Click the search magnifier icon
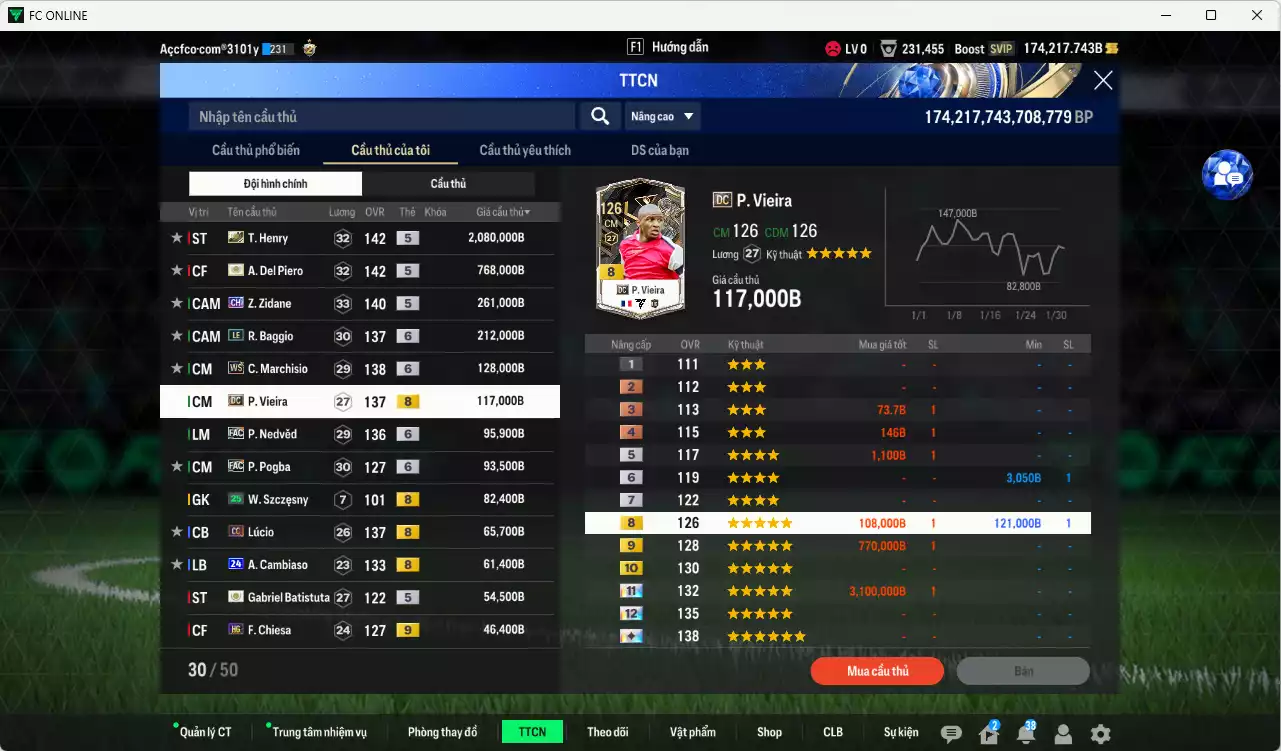 tap(599, 116)
